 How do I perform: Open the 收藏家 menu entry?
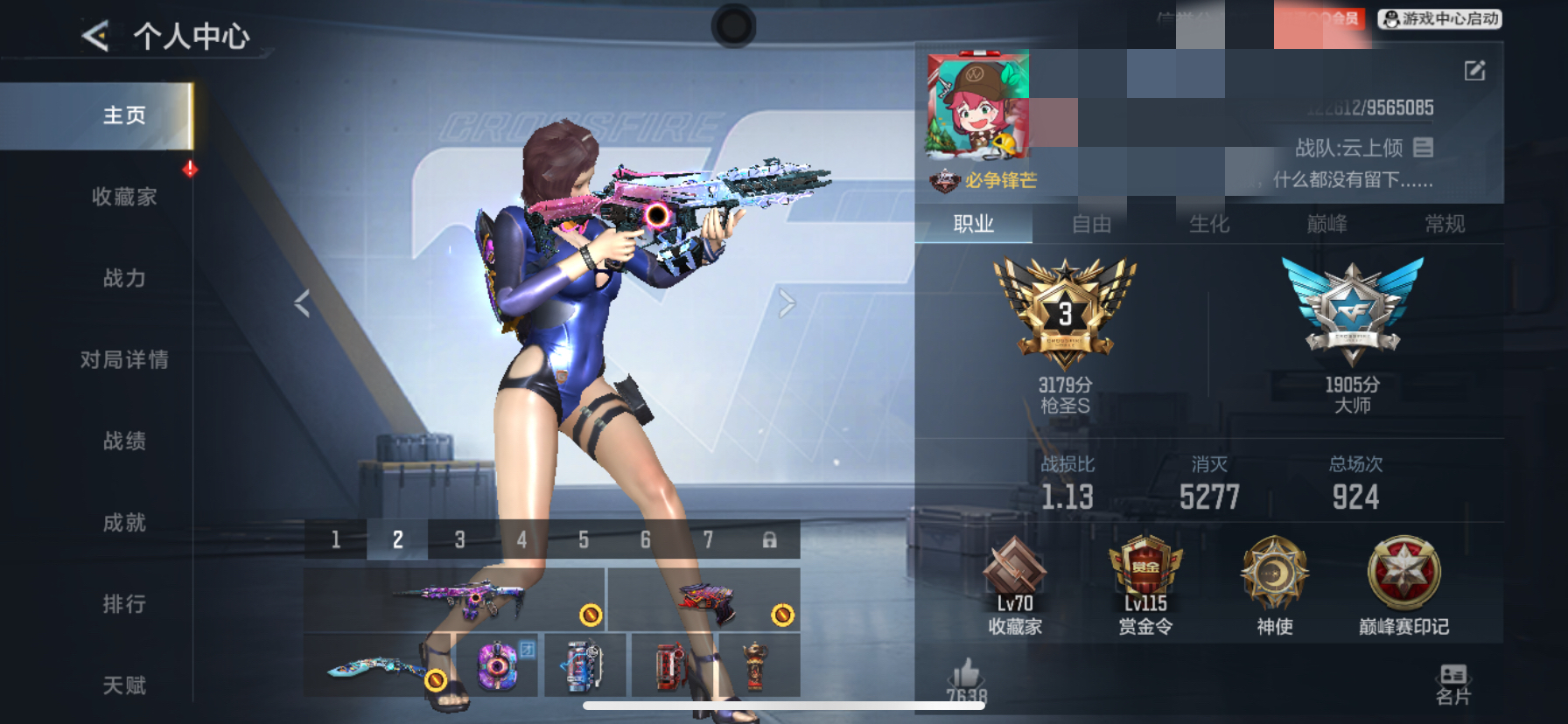(x=124, y=197)
